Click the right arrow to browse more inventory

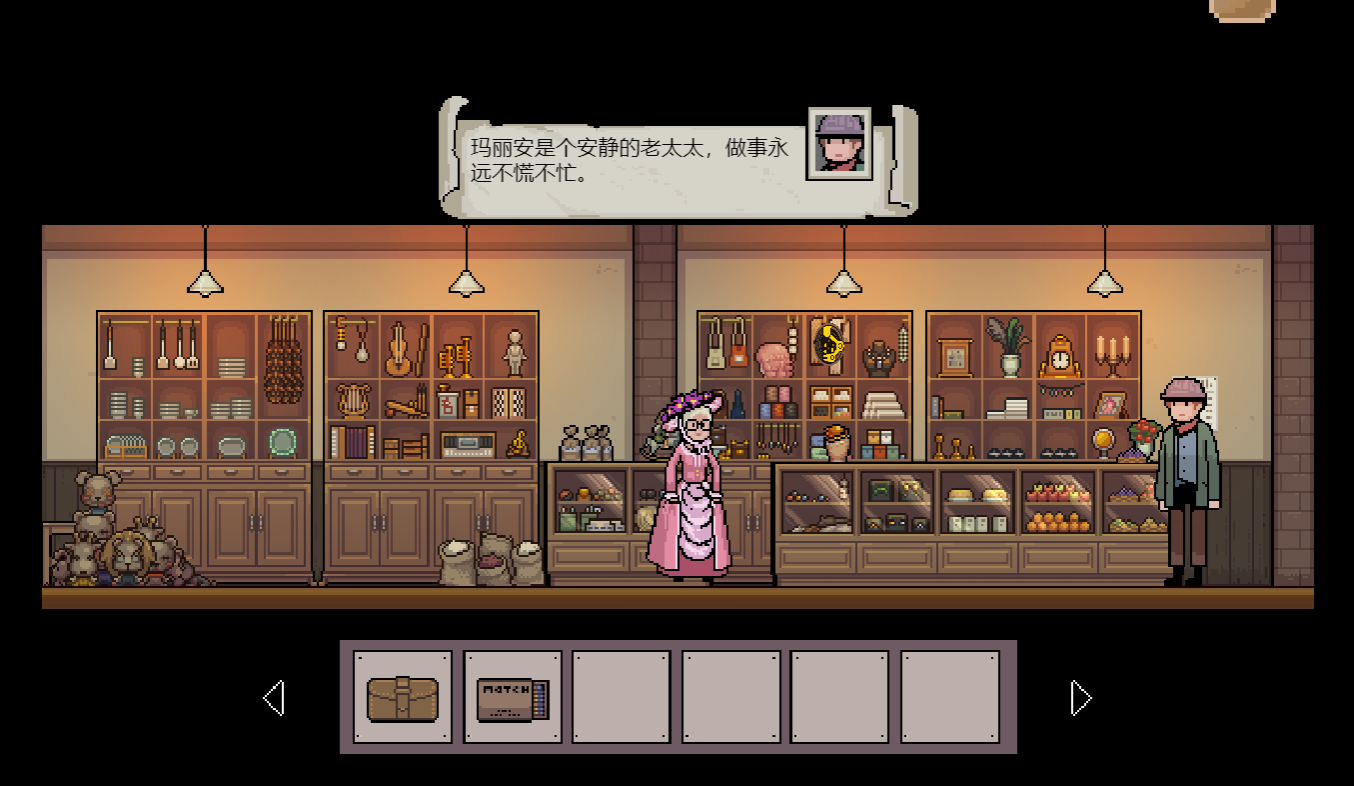(x=1079, y=698)
